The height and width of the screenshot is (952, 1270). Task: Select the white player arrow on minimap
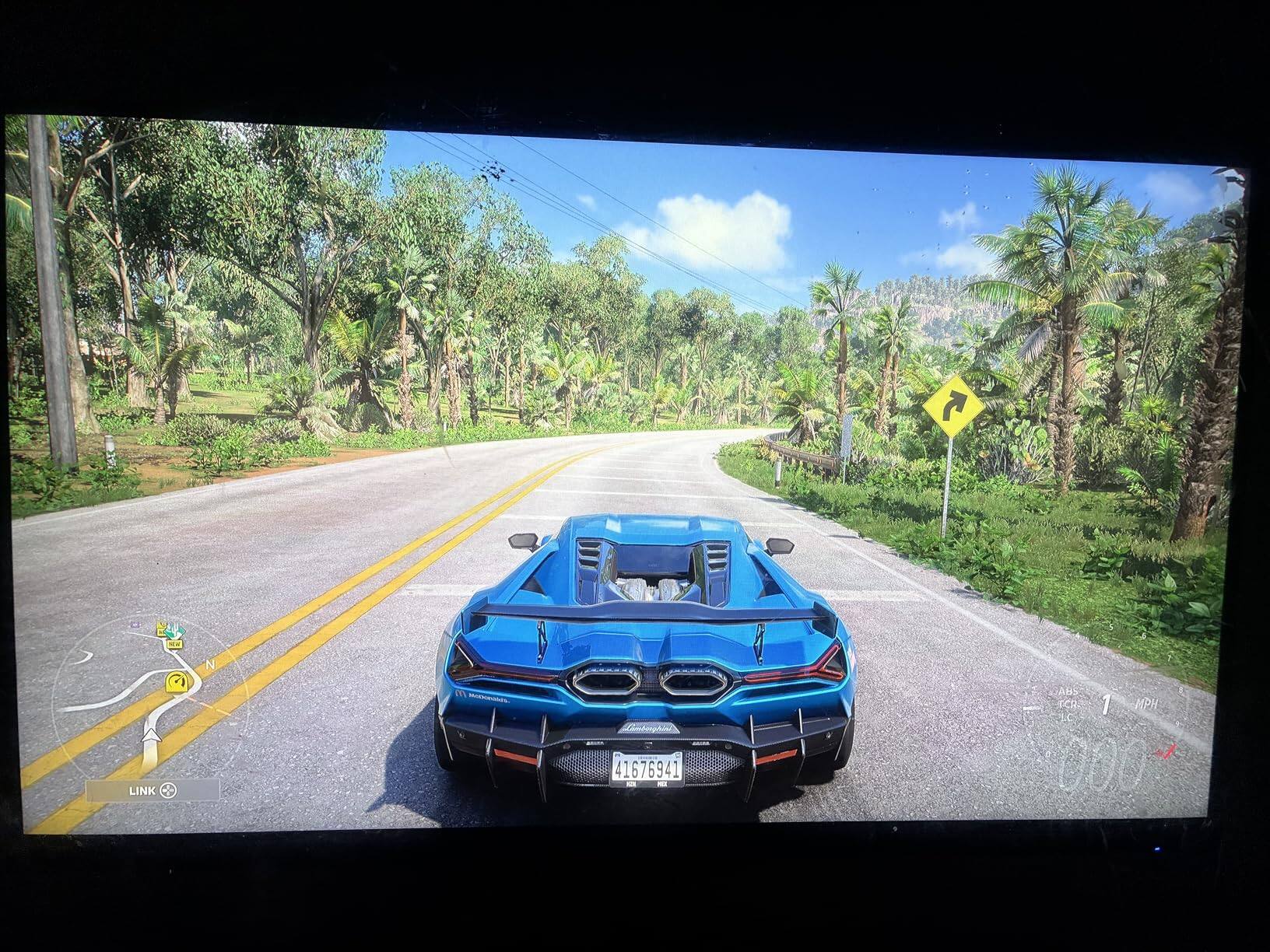tap(153, 733)
